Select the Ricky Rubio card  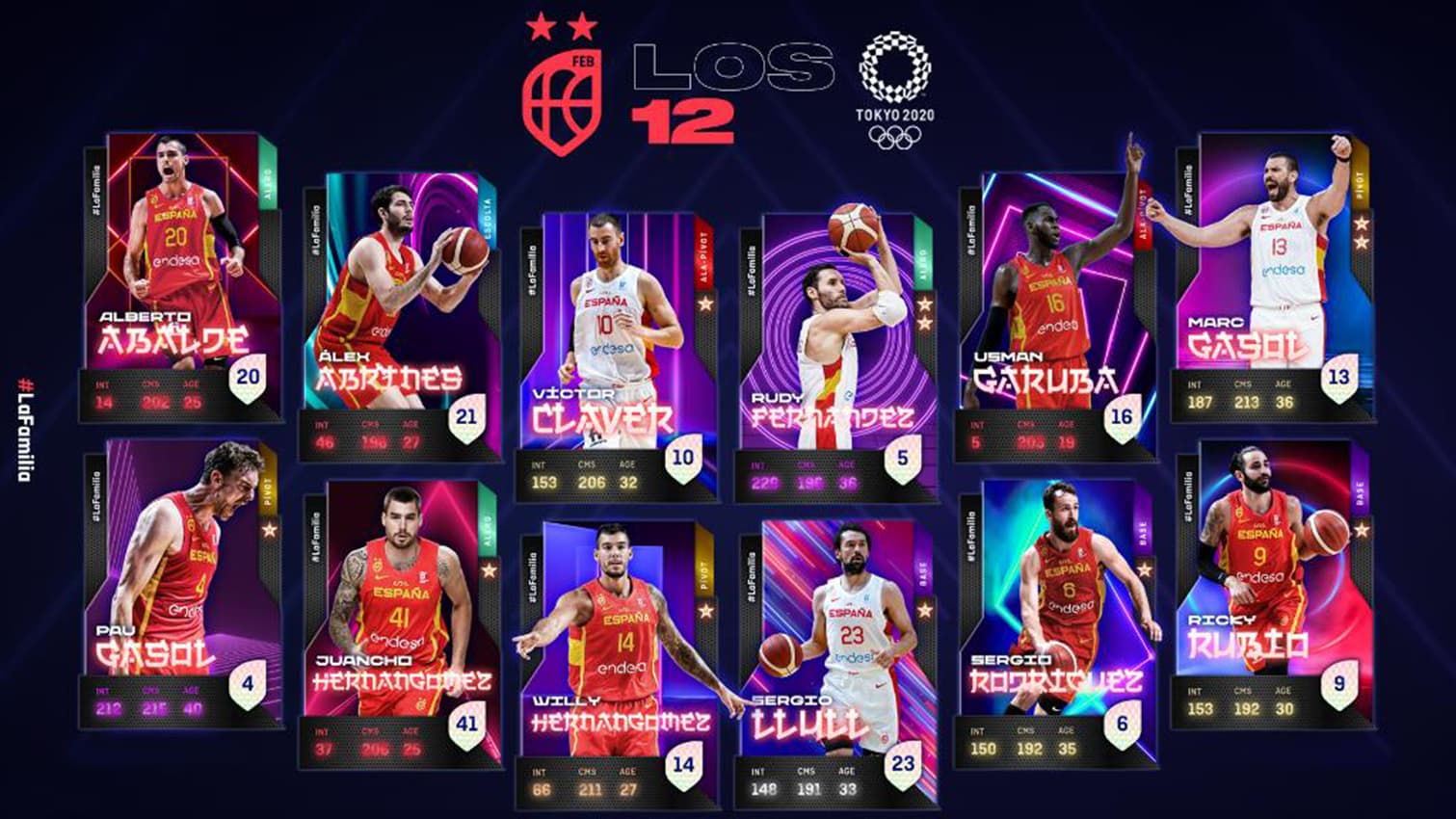point(1272,583)
